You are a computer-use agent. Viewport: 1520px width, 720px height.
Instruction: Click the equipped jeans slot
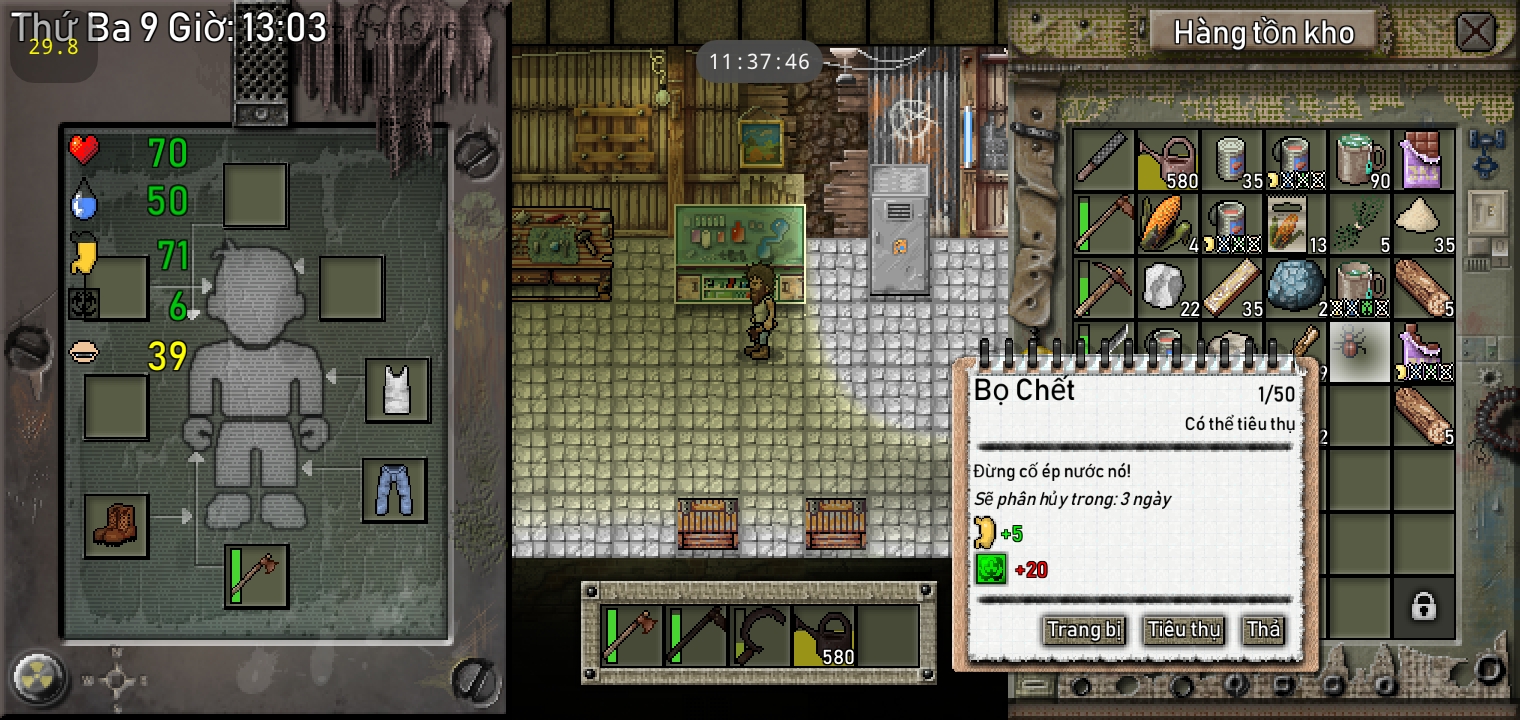point(395,490)
